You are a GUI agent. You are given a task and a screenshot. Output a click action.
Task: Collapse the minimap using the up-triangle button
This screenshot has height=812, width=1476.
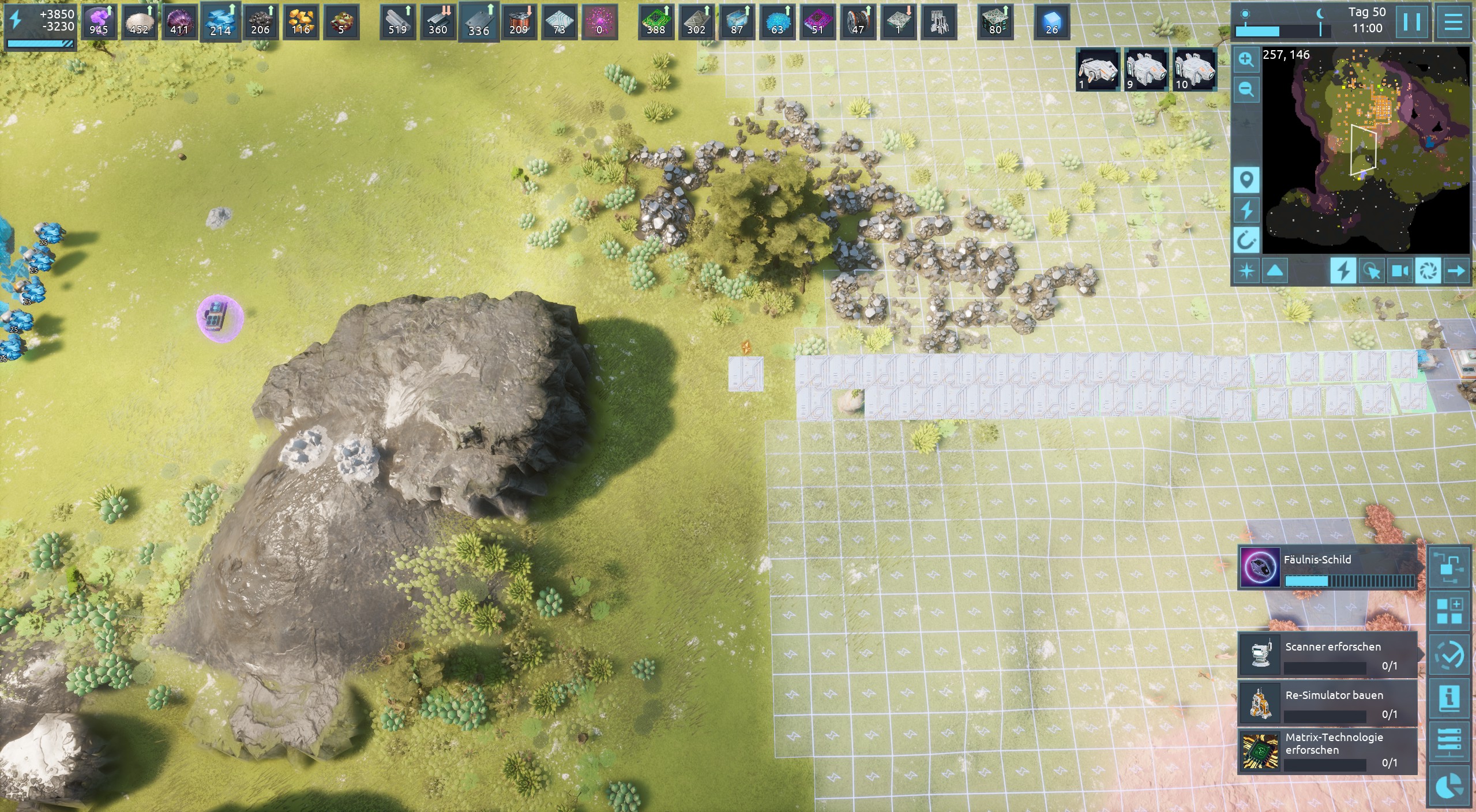[1275, 270]
